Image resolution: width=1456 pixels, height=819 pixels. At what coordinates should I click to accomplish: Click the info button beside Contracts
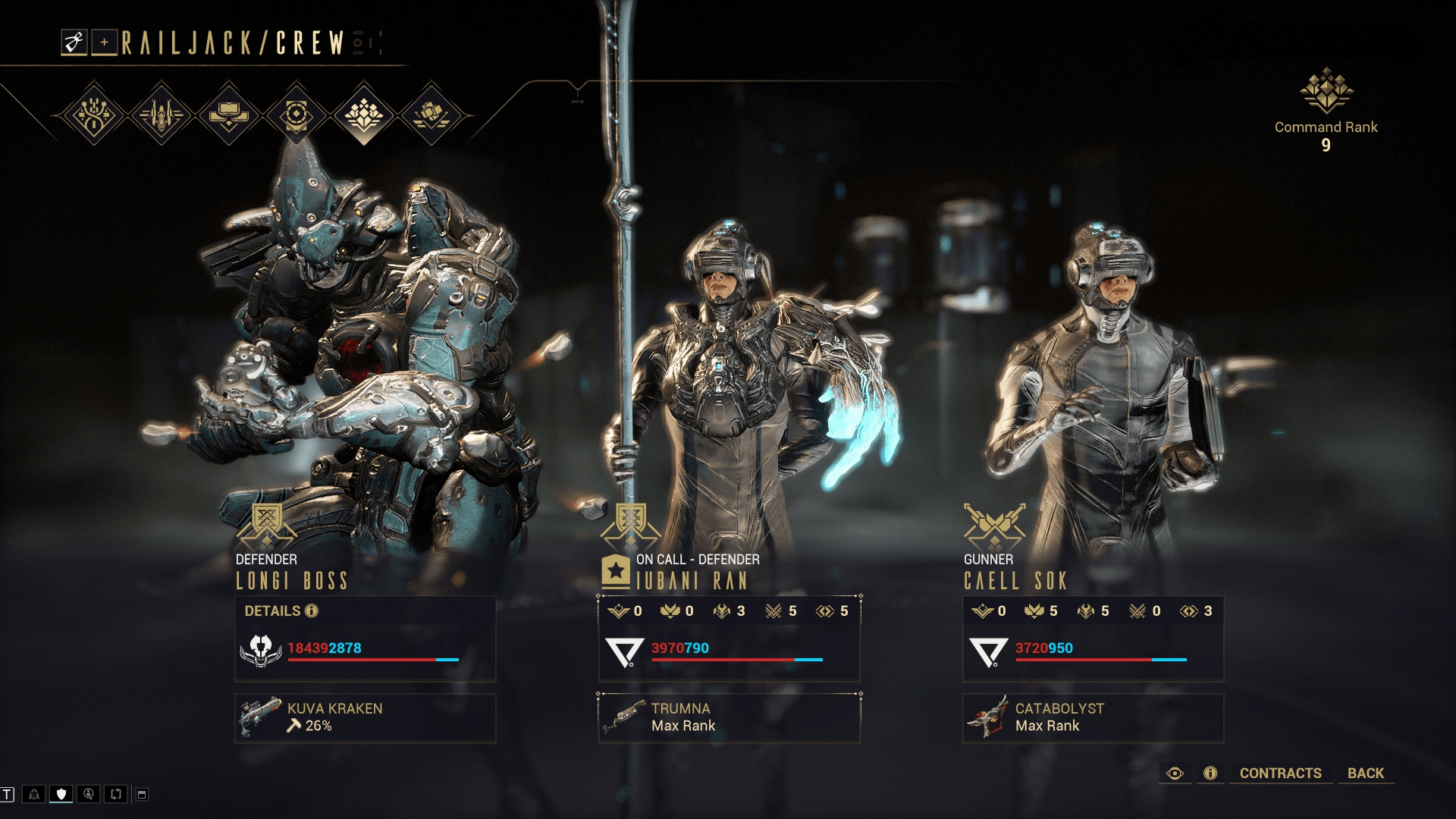point(1210,773)
